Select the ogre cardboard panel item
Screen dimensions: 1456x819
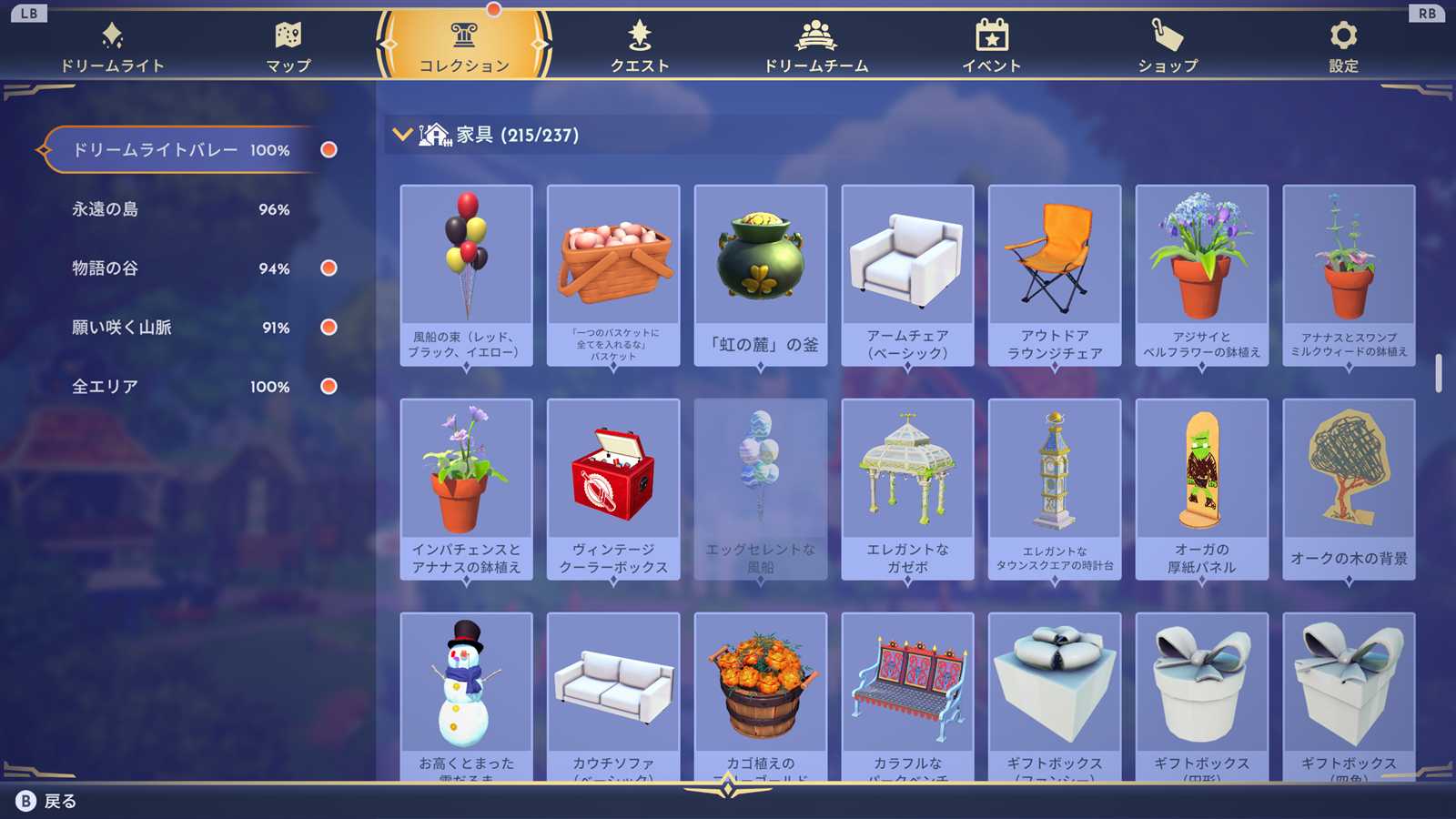[1202, 489]
